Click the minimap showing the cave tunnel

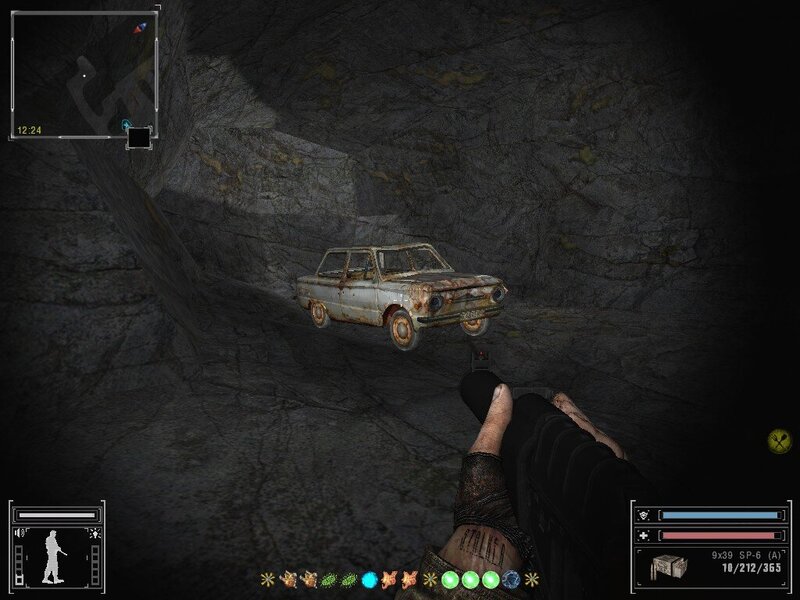click(84, 74)
